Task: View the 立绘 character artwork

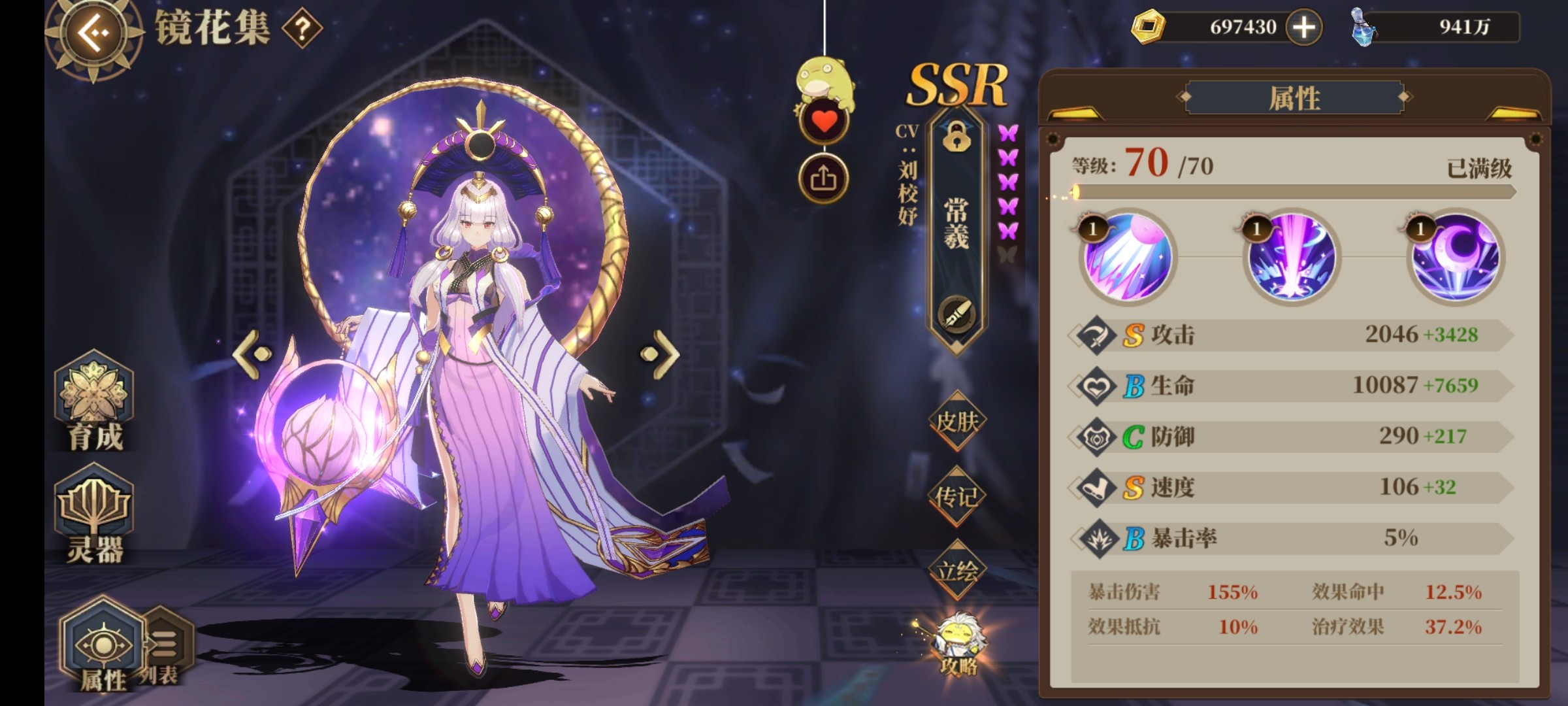Action: point(956,571)
